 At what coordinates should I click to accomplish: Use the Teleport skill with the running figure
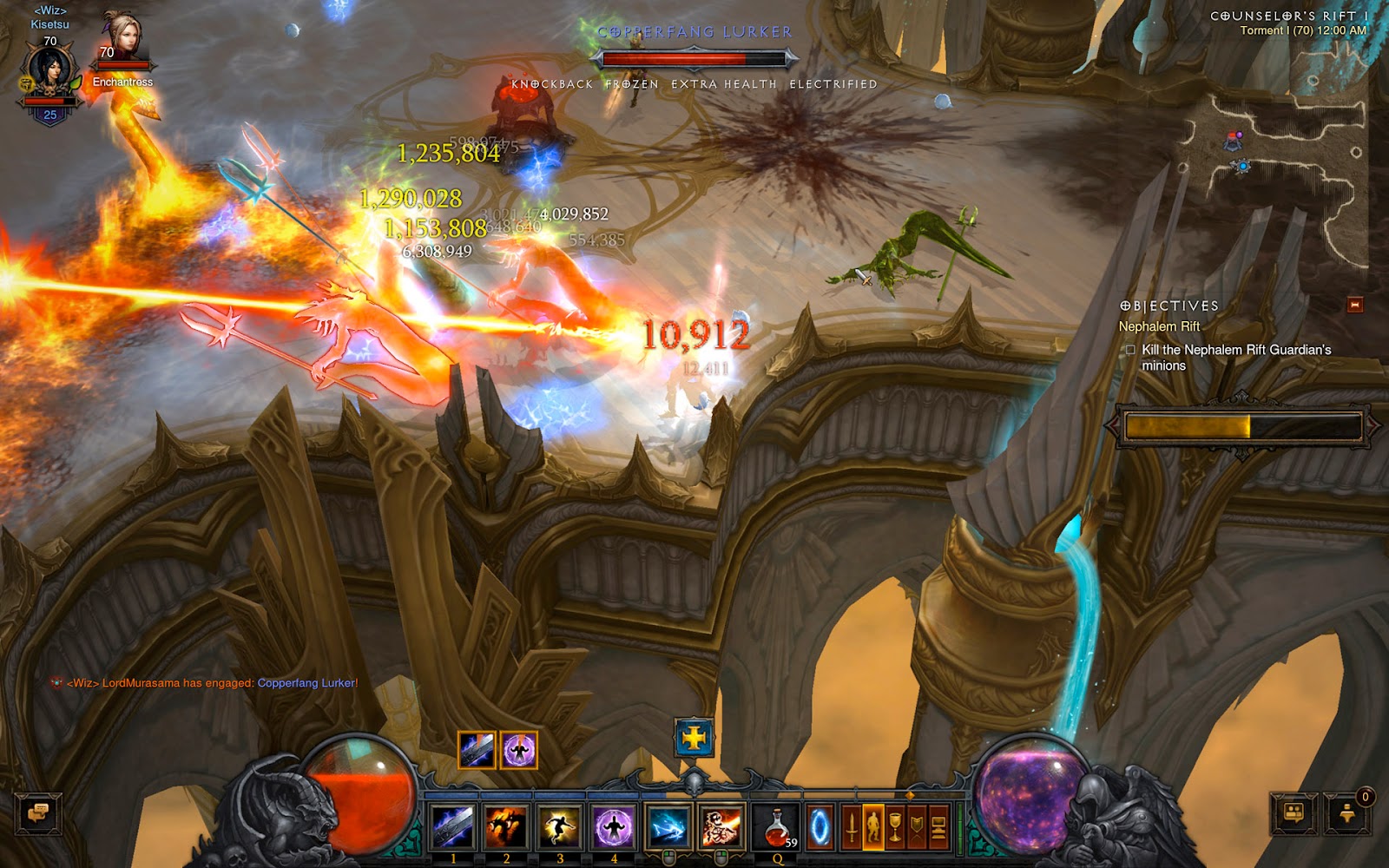tap(560, 825)
